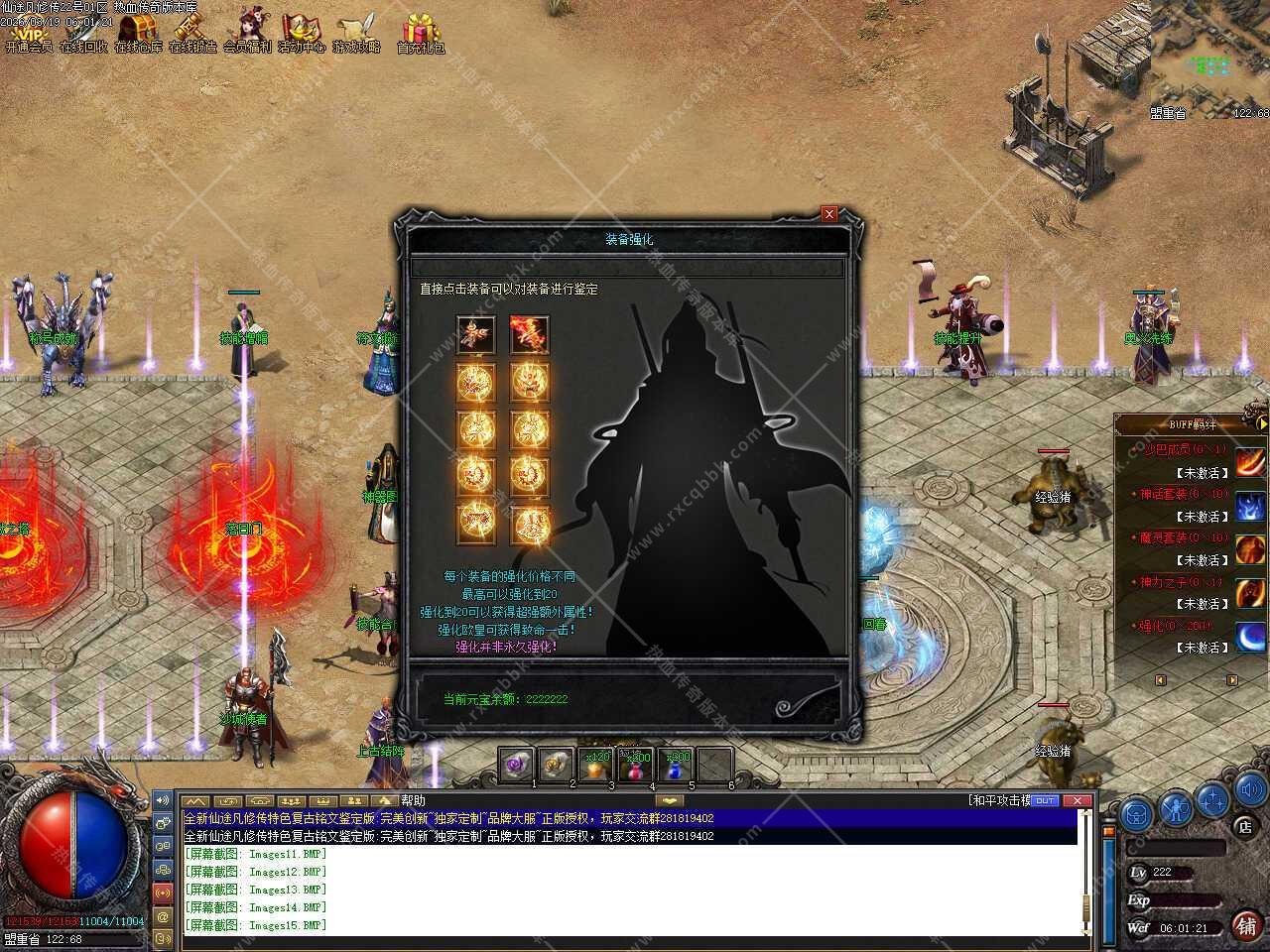Open 会员福利 member benefits

click(247, 33)
